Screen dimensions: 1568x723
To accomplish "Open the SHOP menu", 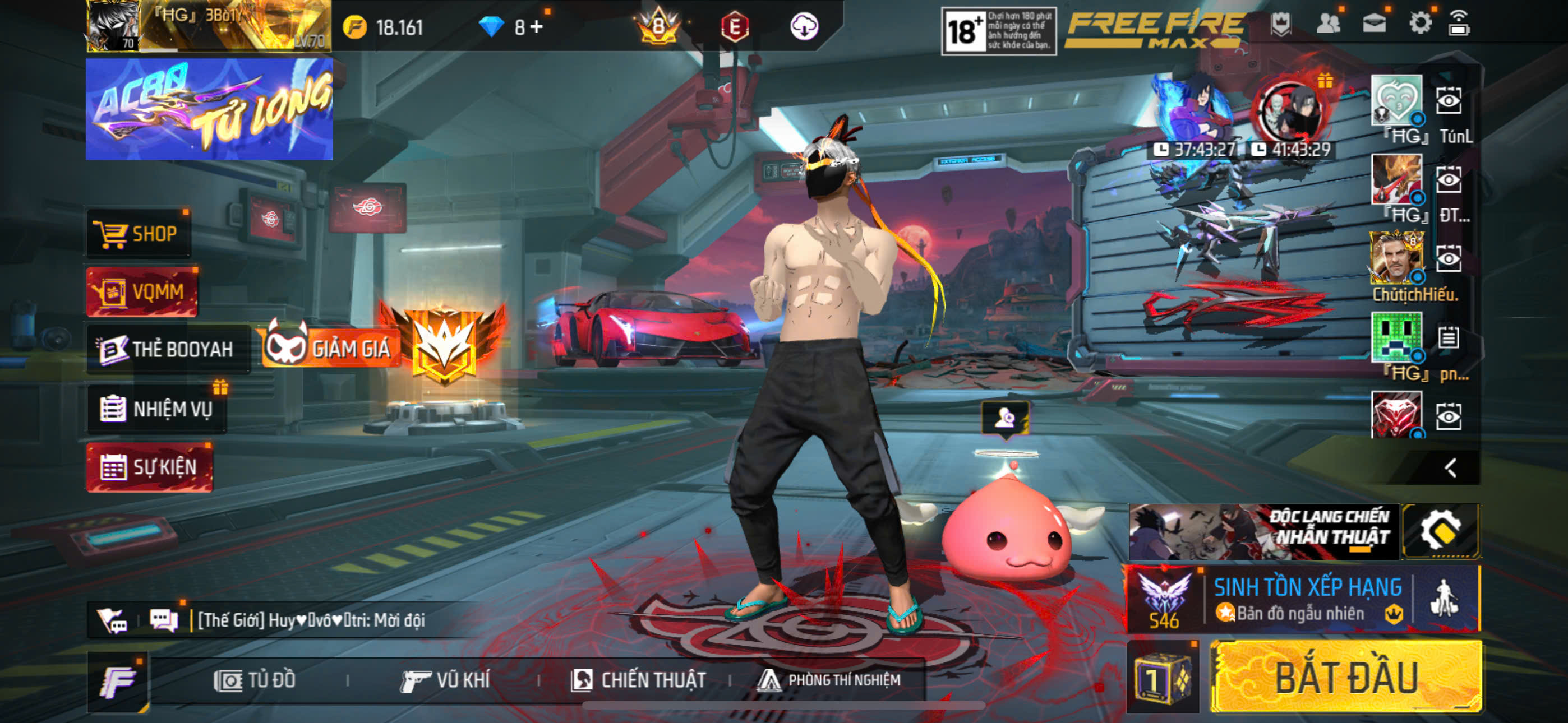I will pos(137,234).
